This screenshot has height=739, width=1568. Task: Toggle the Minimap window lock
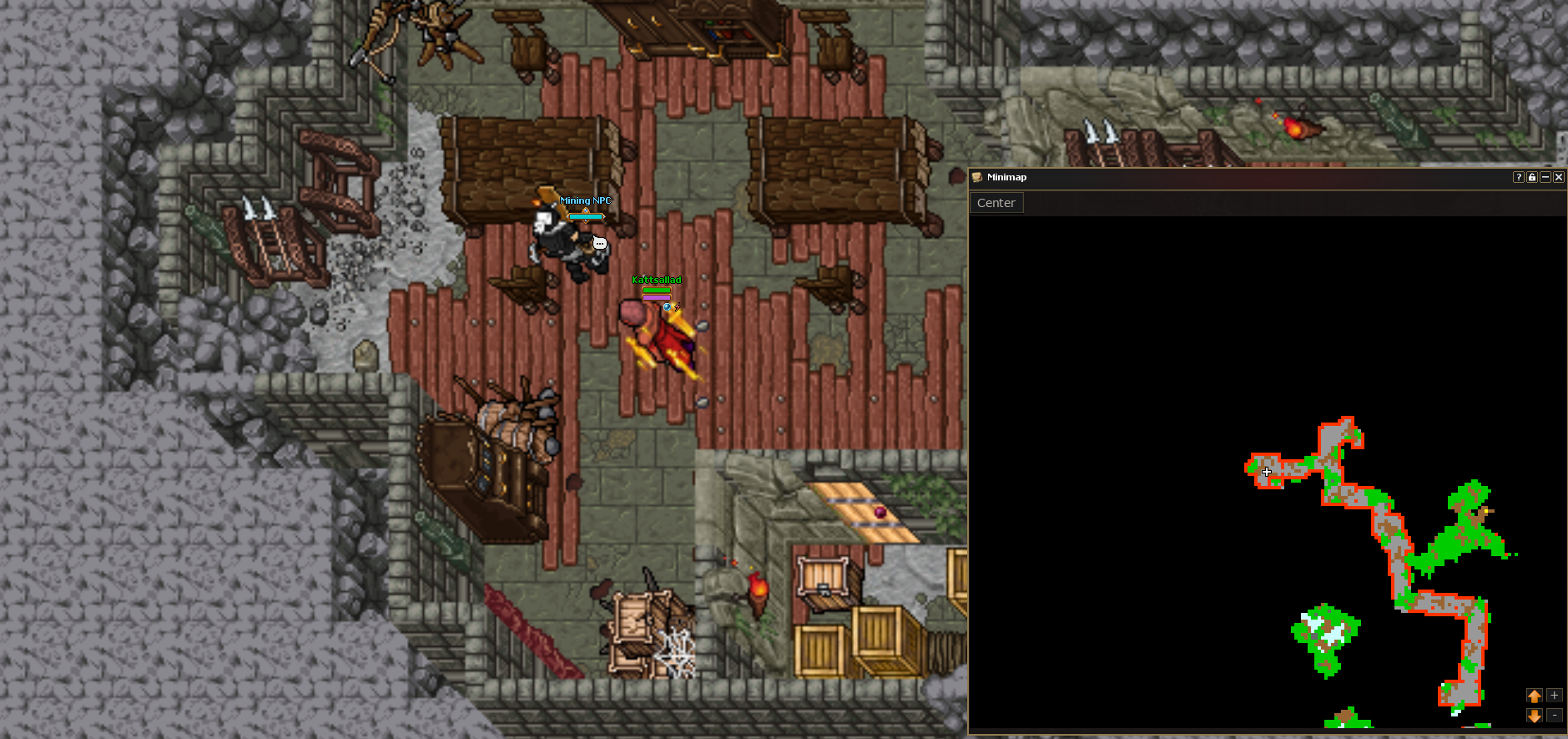point(1531,177)
